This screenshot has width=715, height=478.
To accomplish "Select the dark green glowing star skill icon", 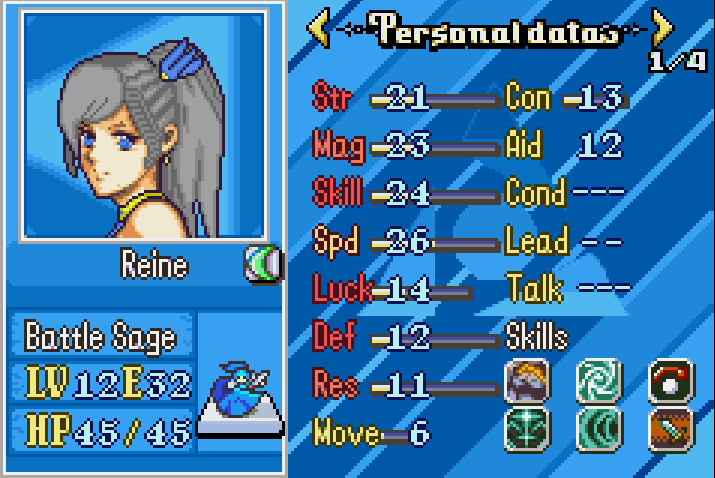I will point(526,429).
